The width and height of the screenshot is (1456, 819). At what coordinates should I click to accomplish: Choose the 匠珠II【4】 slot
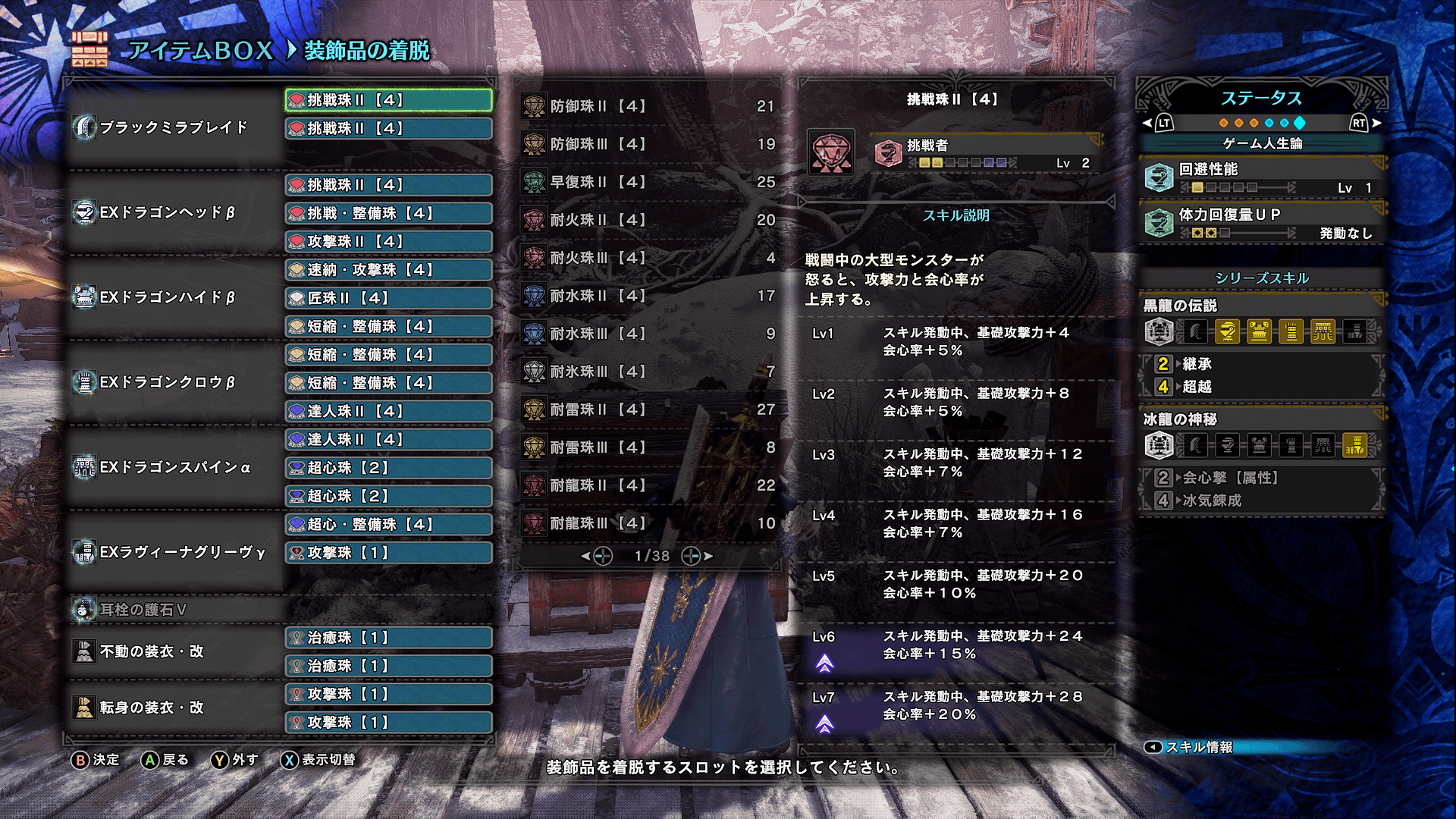388,298
